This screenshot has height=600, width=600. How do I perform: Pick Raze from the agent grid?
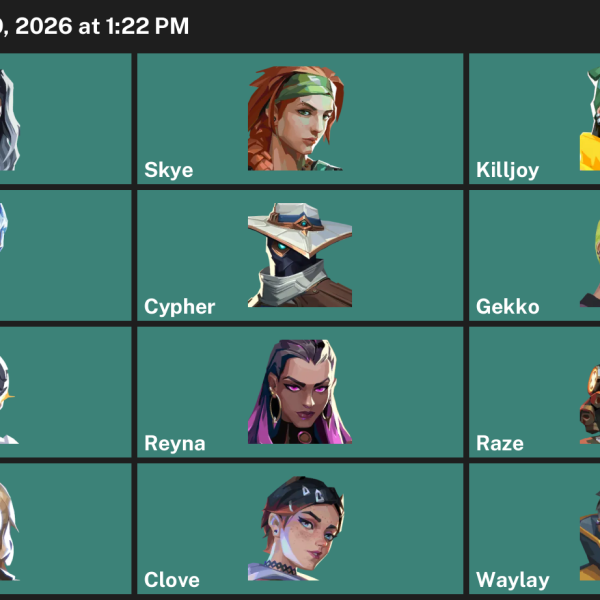536,392
